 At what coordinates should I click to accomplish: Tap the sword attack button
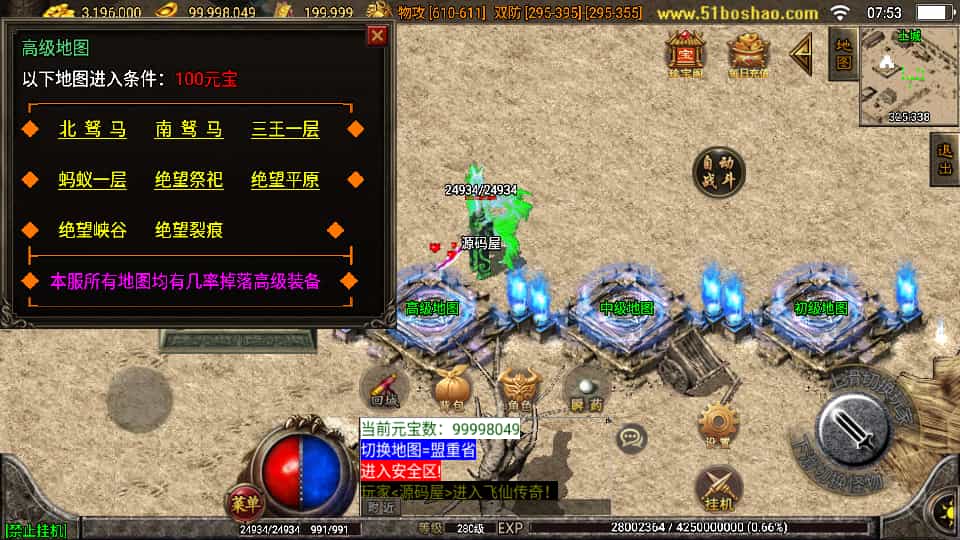[x=853, y=430]
